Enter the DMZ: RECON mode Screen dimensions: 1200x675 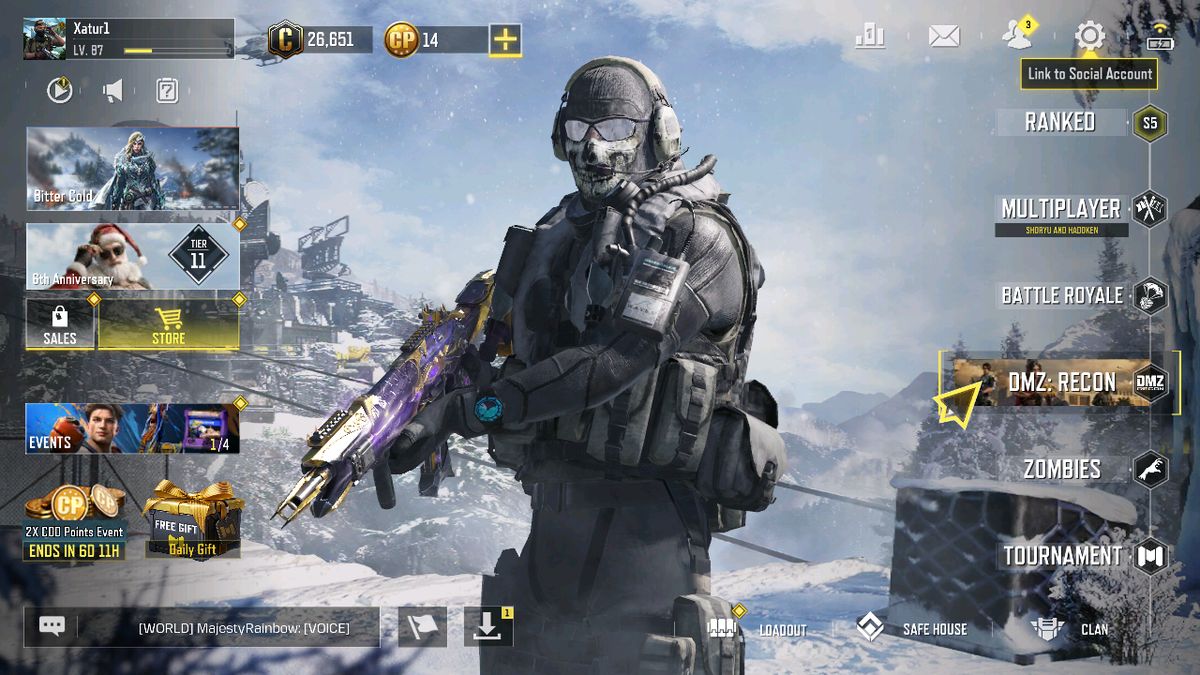coord(1060,381)
